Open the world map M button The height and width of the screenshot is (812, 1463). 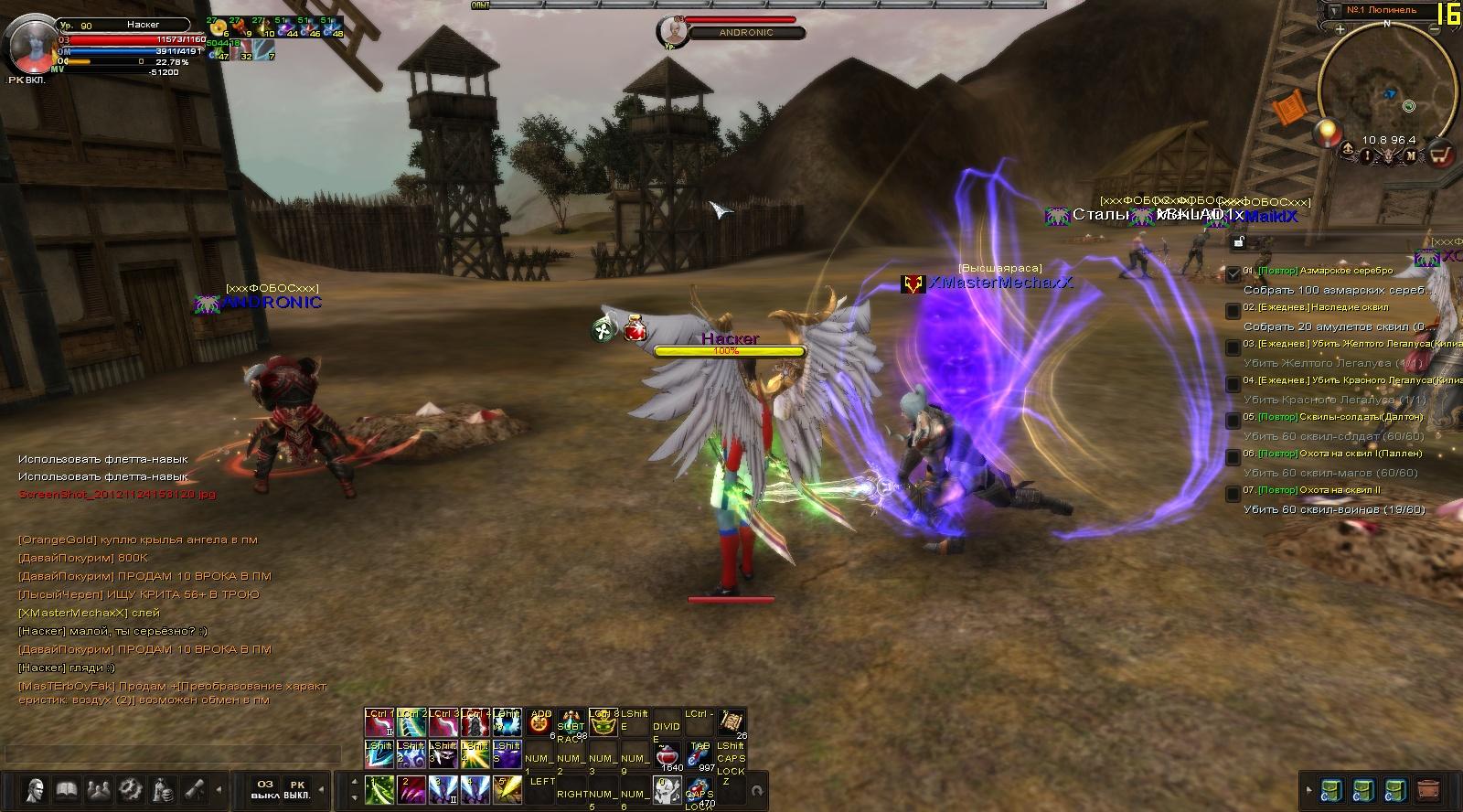pyautogui.click(x=1411, y=156)
